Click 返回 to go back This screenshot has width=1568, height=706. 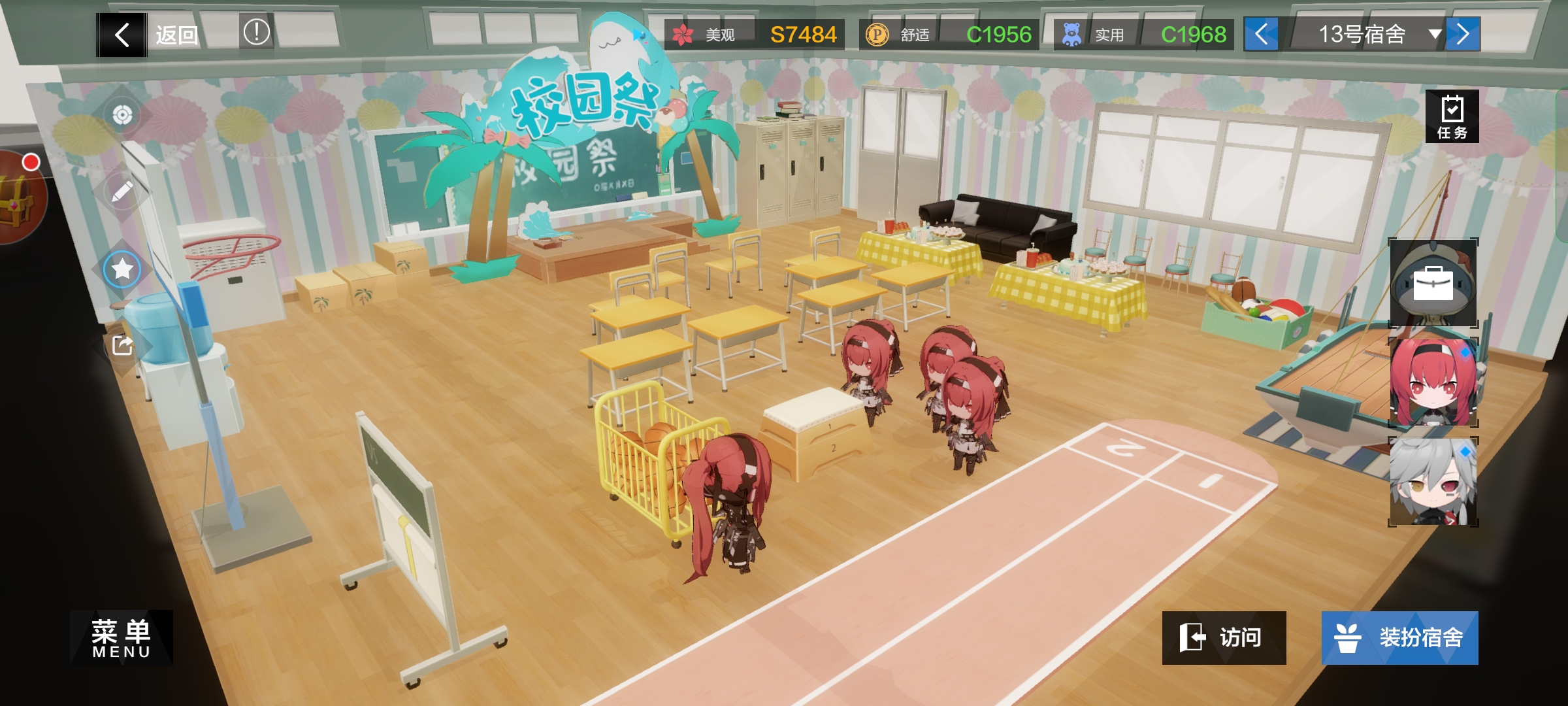coord(176,35)
